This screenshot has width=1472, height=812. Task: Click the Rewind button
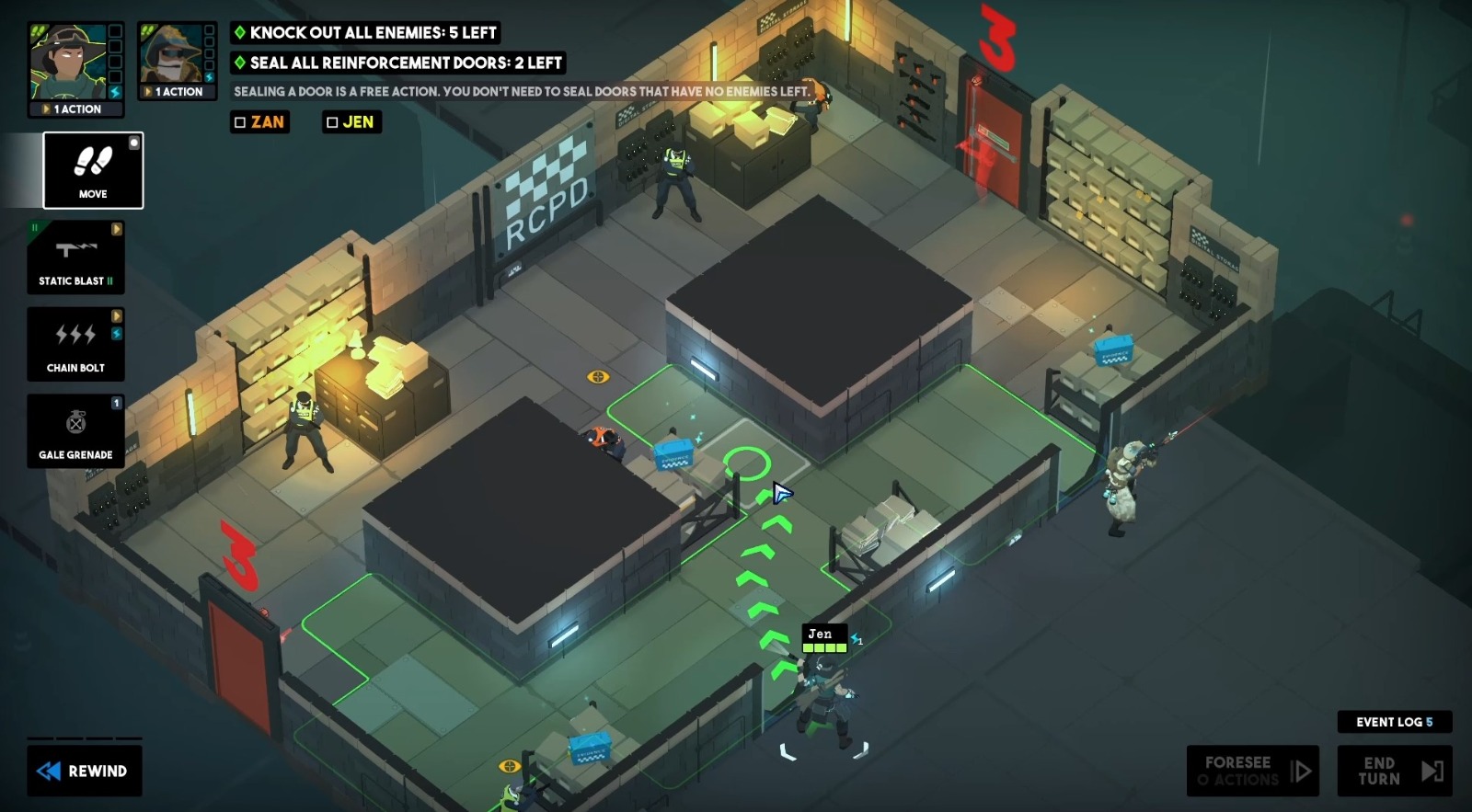[85, 772]
